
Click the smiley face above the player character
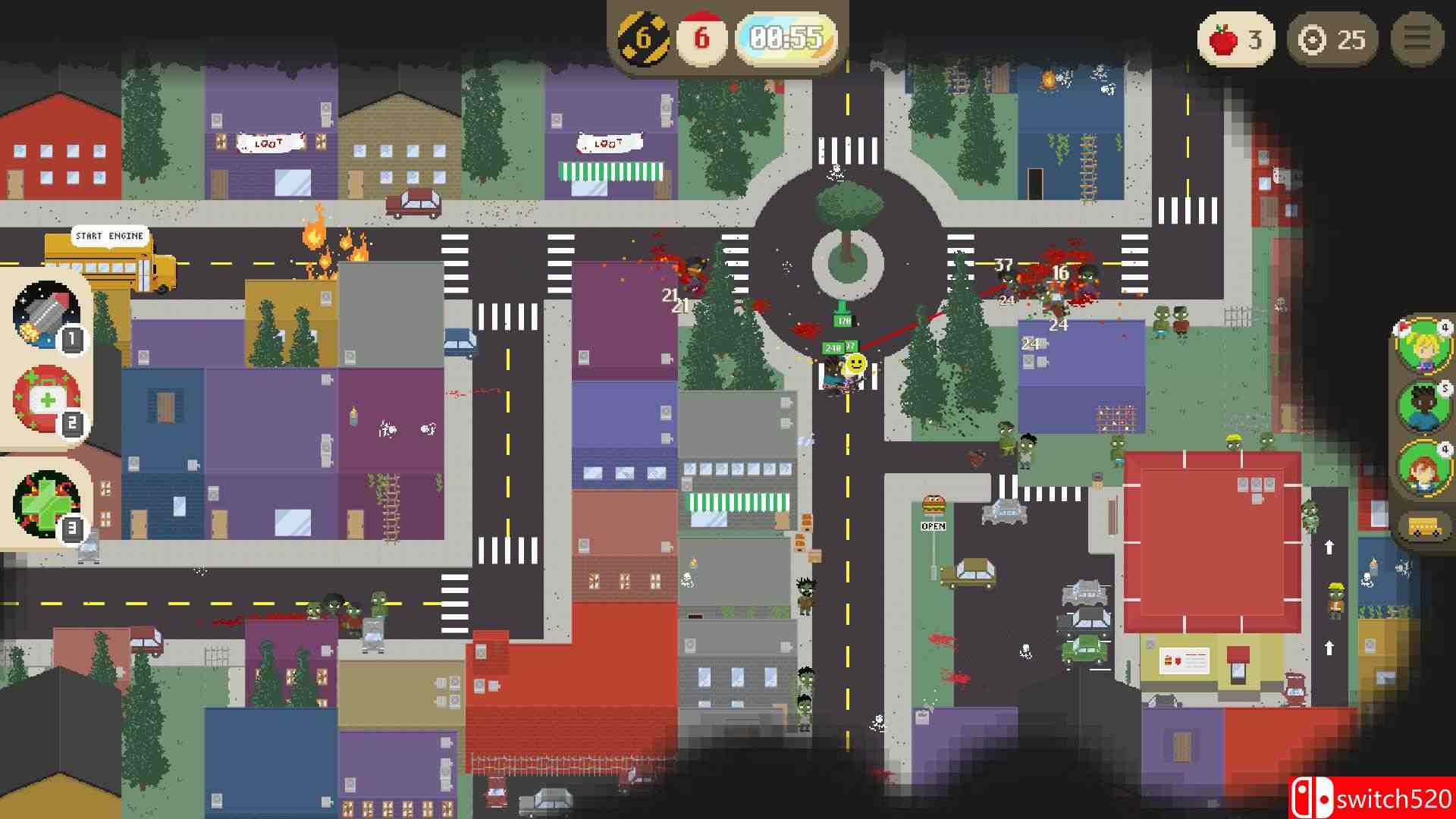click(855, 363)
